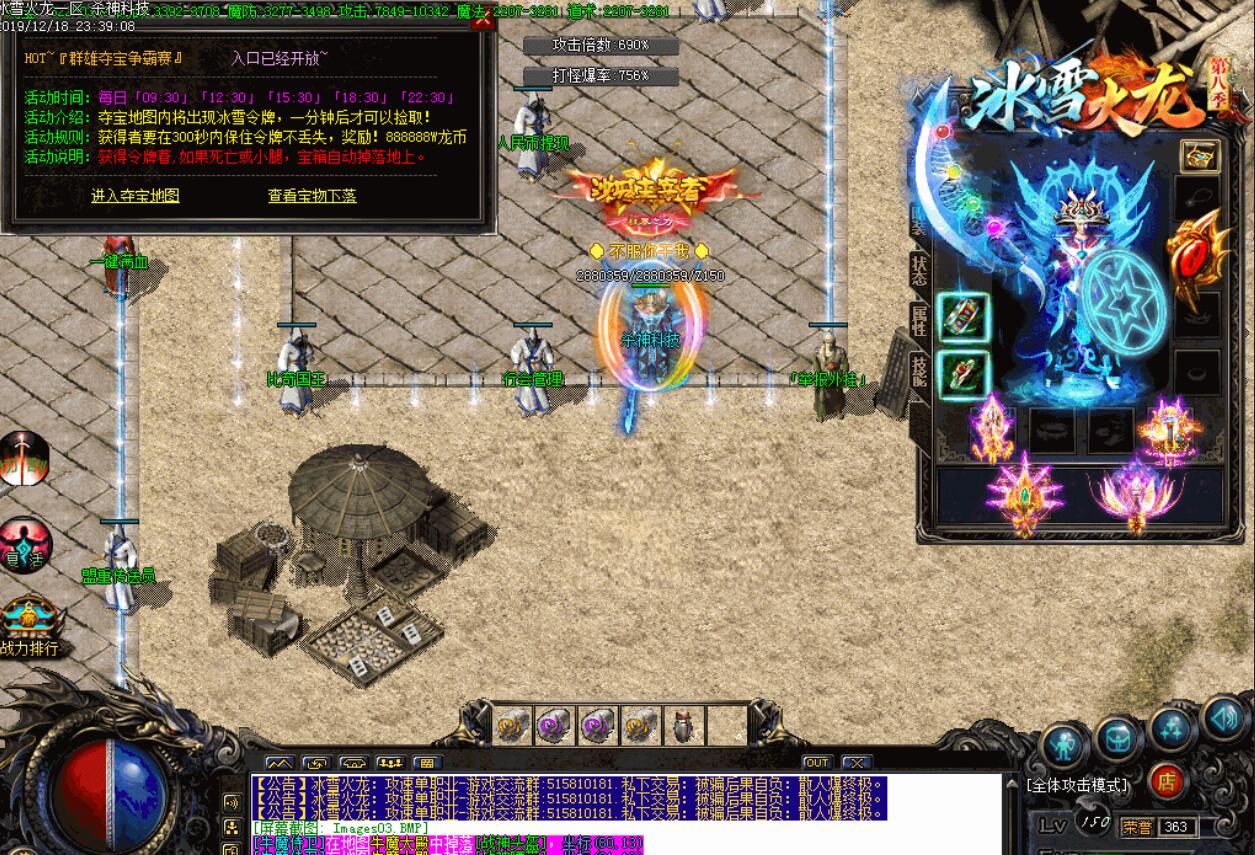The width and height of the screenshot is (1255, 855).
Task: Use the beetle item in the hotbar
Action: [685, 726]
